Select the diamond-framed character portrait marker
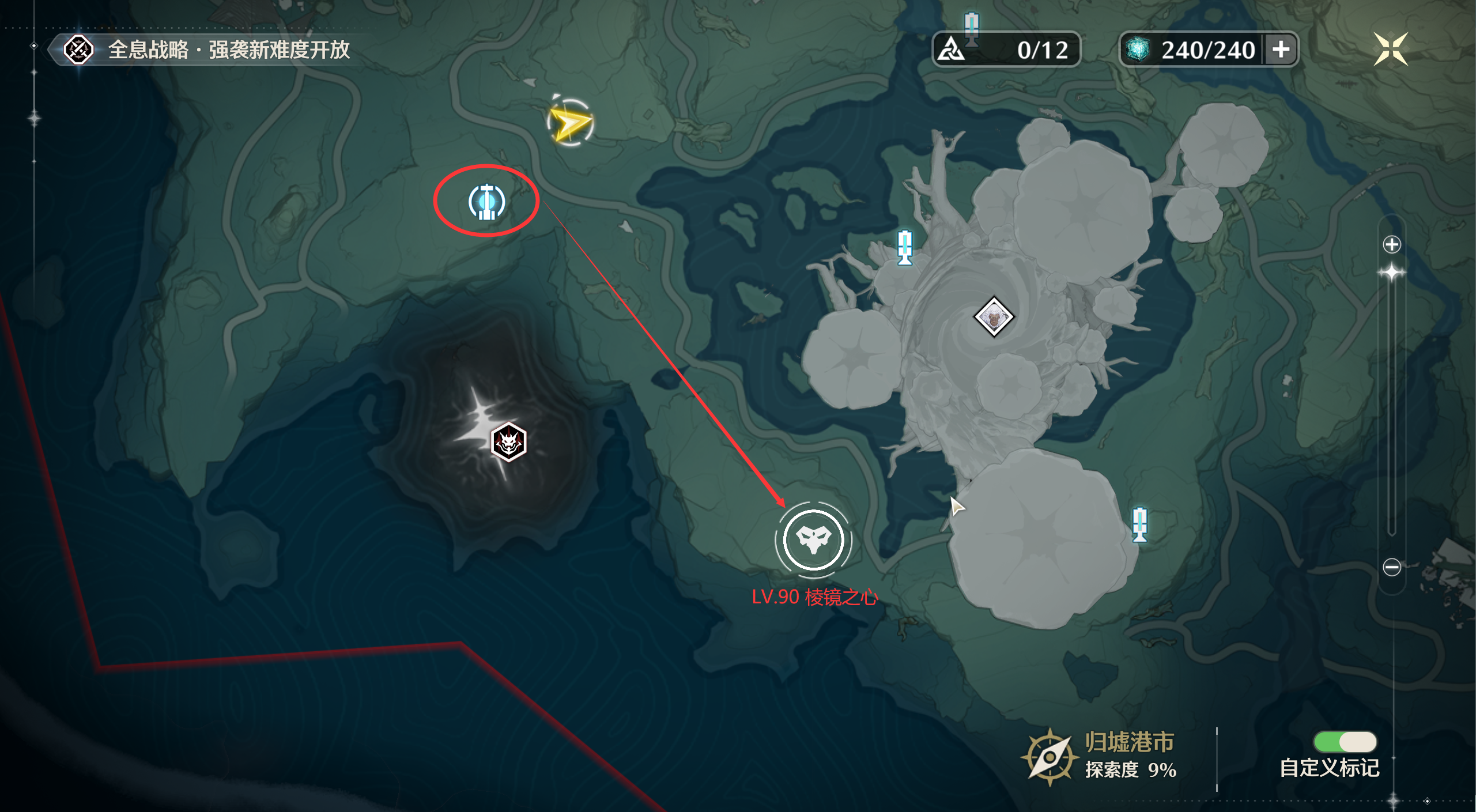Viewport: 1476px width, 812px height. [x=994, y=317]
